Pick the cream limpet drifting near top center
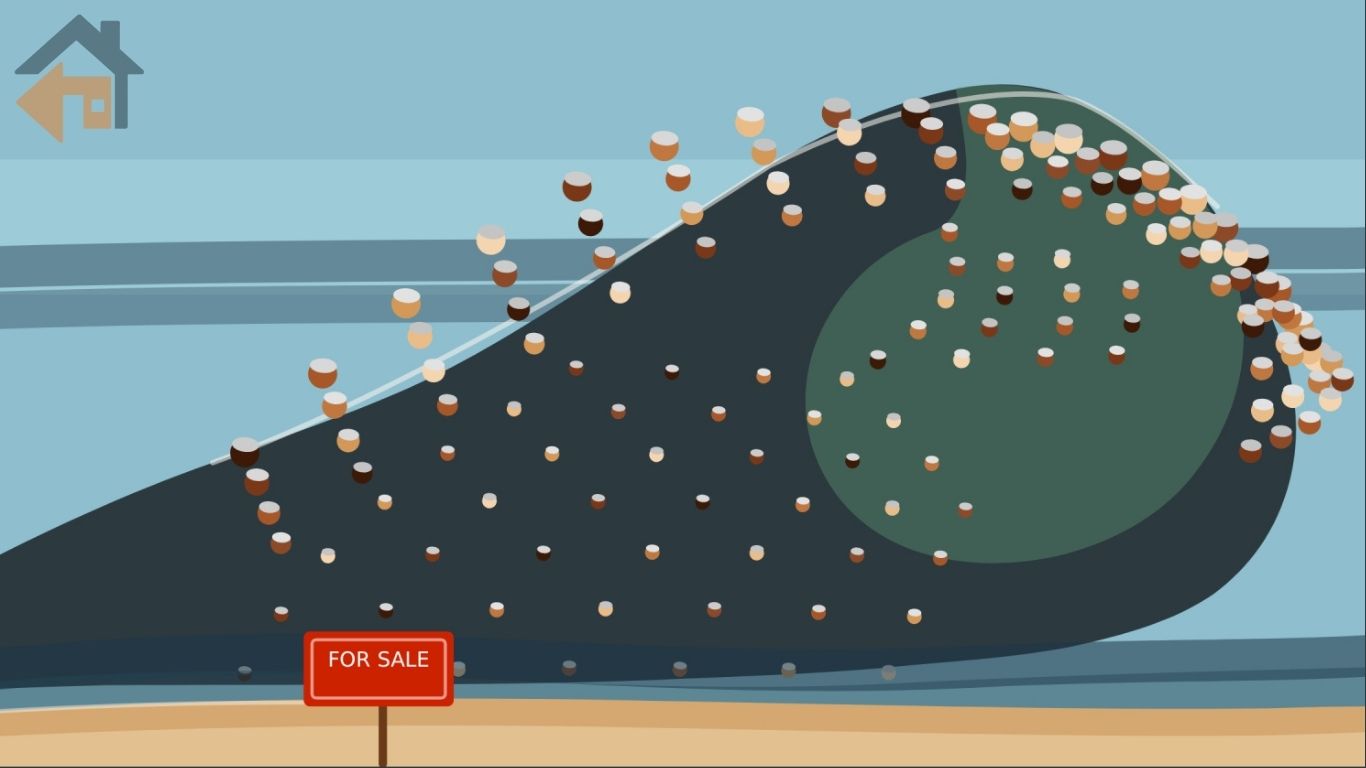1366x768 pixels. tap(750, 120)
